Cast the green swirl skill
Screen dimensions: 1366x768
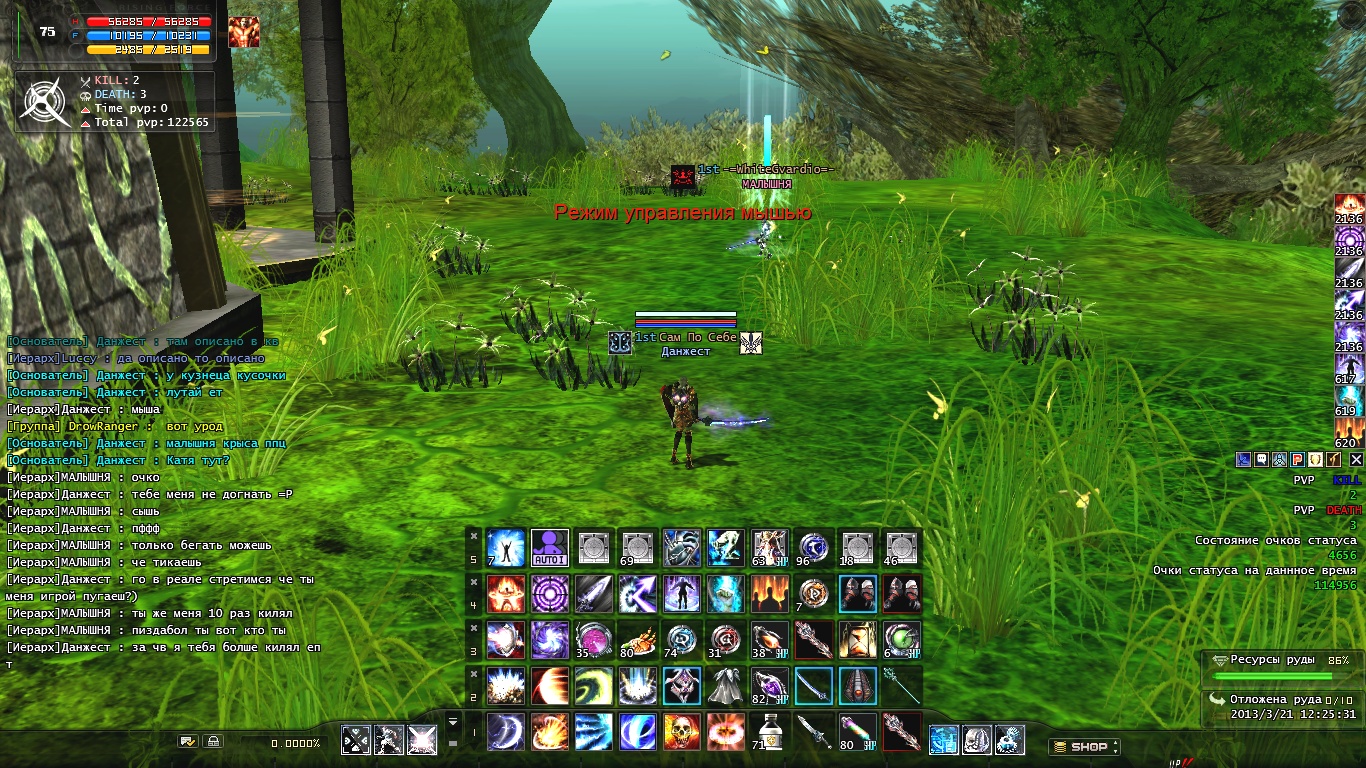point(594,686)
